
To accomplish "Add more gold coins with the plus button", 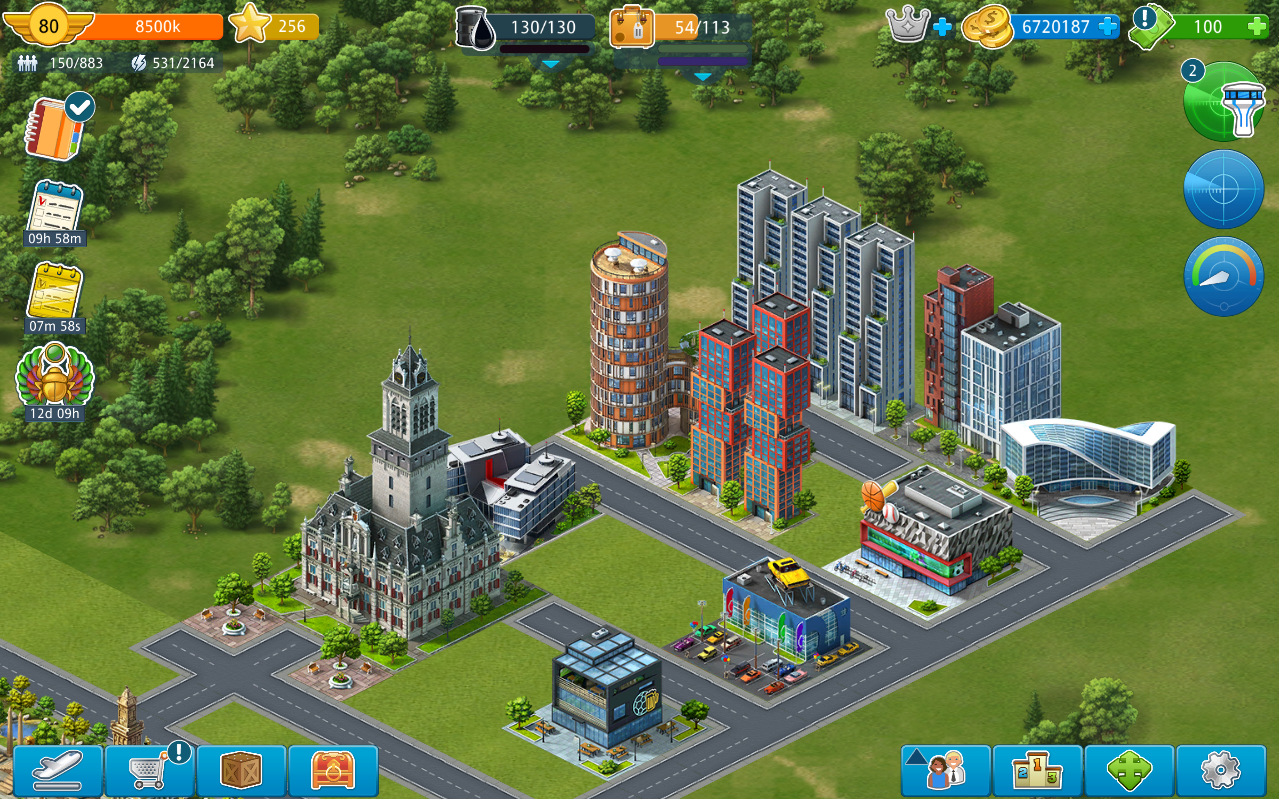I will [1108, 27].
